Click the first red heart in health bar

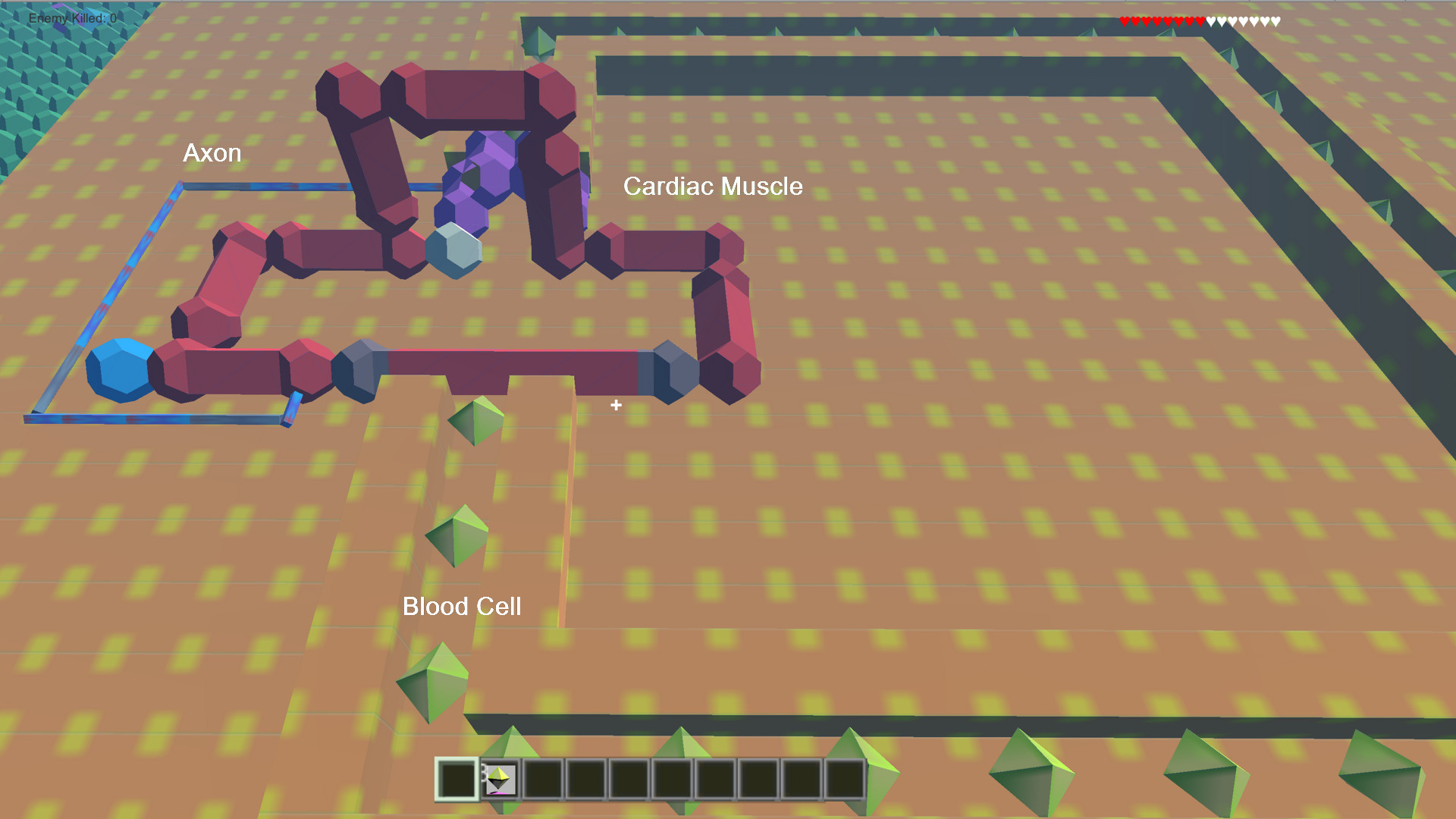1125,21
